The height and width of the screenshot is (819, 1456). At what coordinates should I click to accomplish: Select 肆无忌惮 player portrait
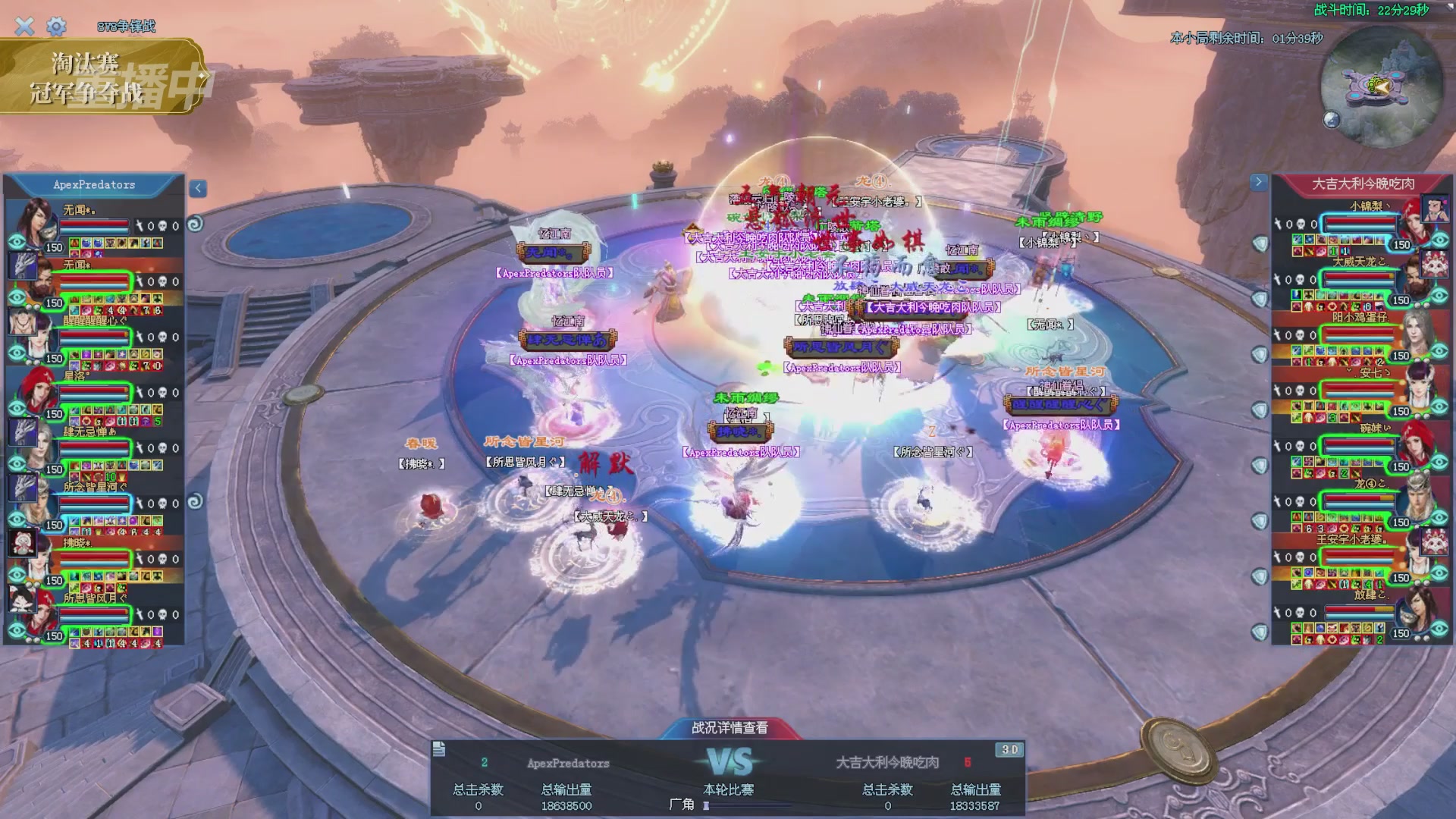tap(30, 444)
